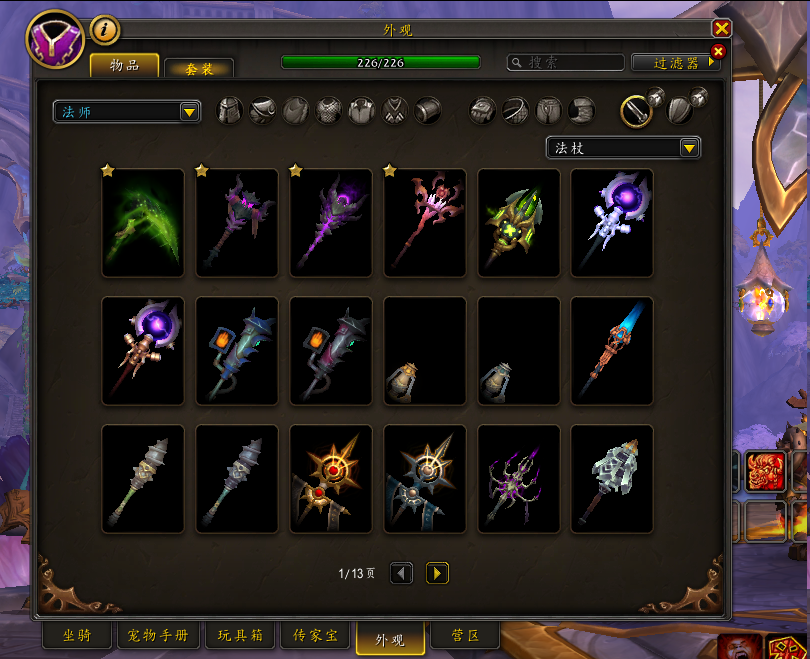Close the 外观 appearance window
The image size is (810, 659).
tap(721, 29)
